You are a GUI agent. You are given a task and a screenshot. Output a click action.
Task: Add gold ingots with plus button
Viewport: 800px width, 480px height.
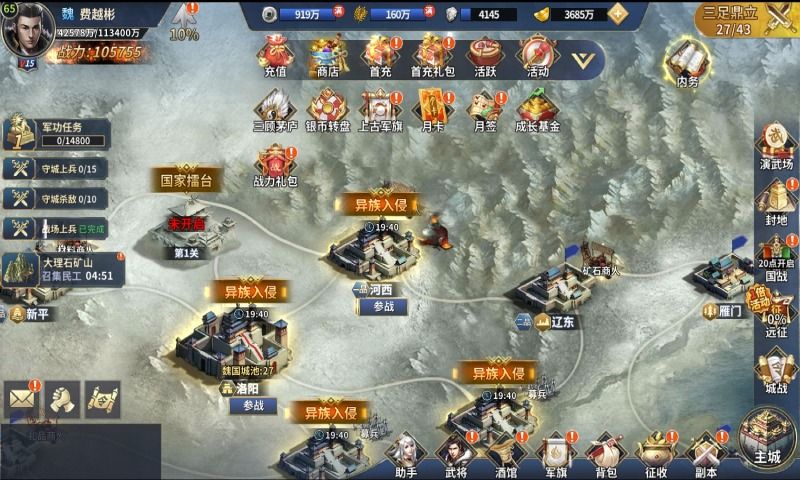click(618, 14)
